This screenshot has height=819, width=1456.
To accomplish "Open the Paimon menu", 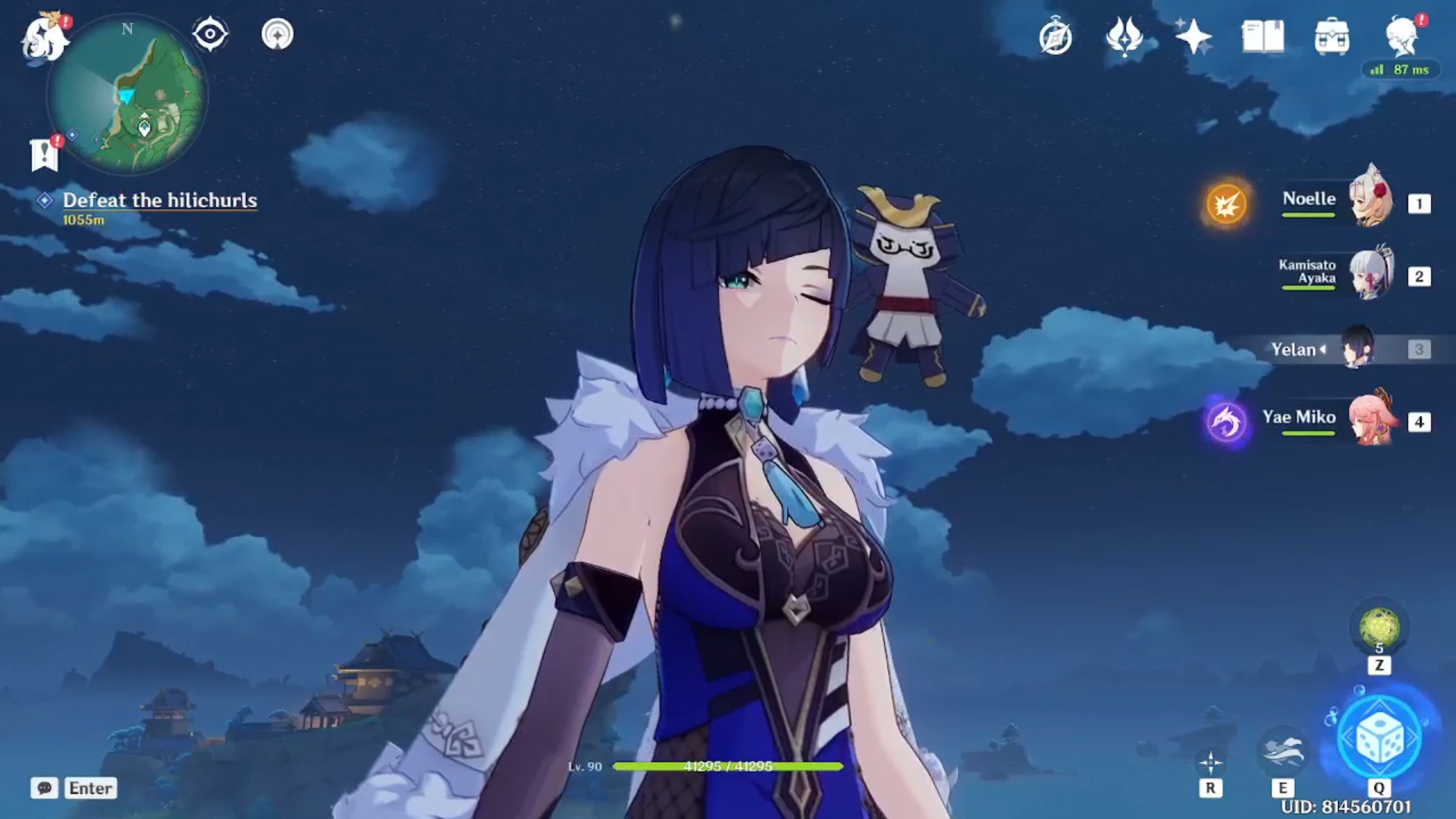I will click(45, 34).
